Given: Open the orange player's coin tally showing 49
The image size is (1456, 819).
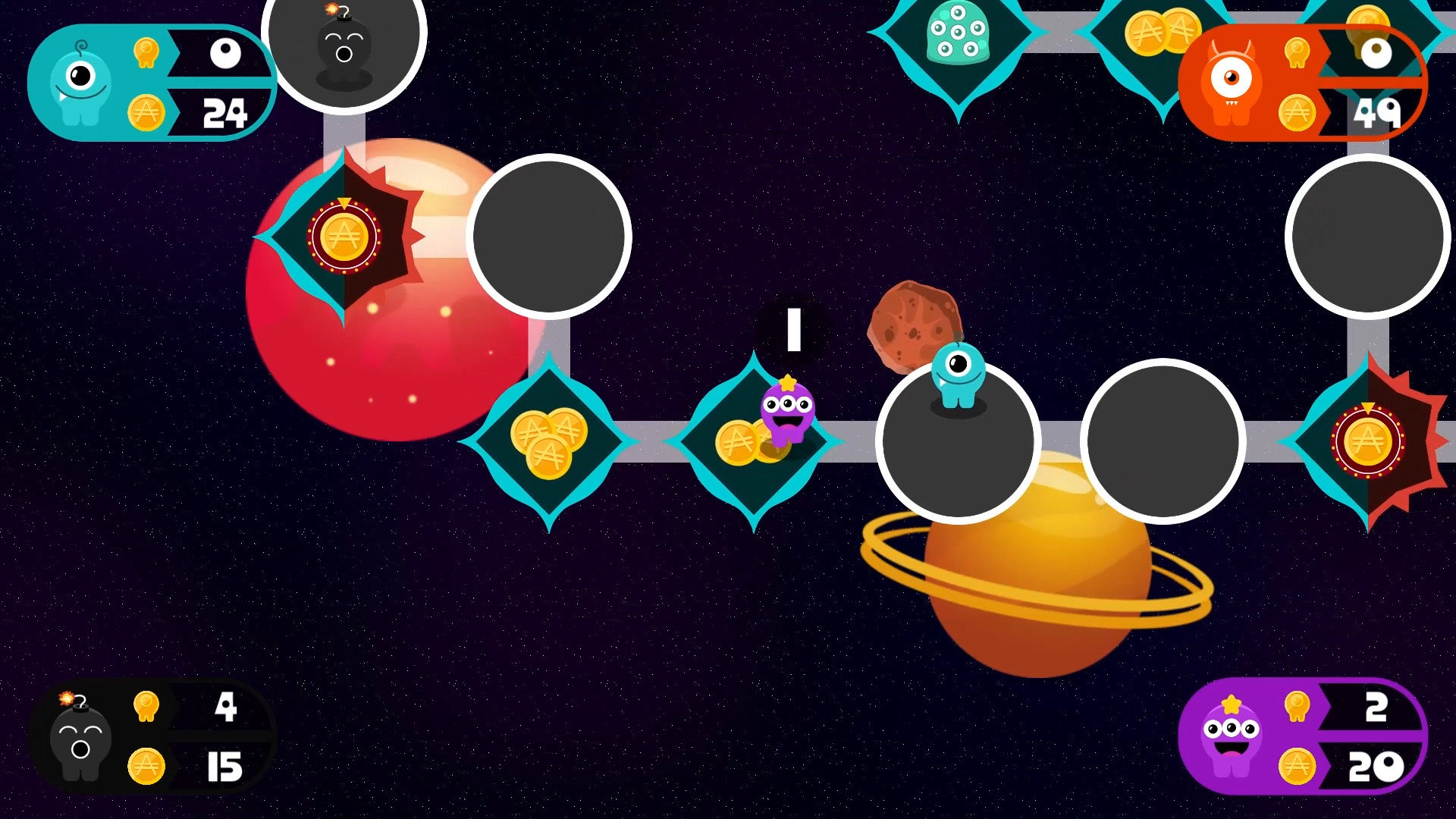Looking at the screenshot, I should [1380, 114].
